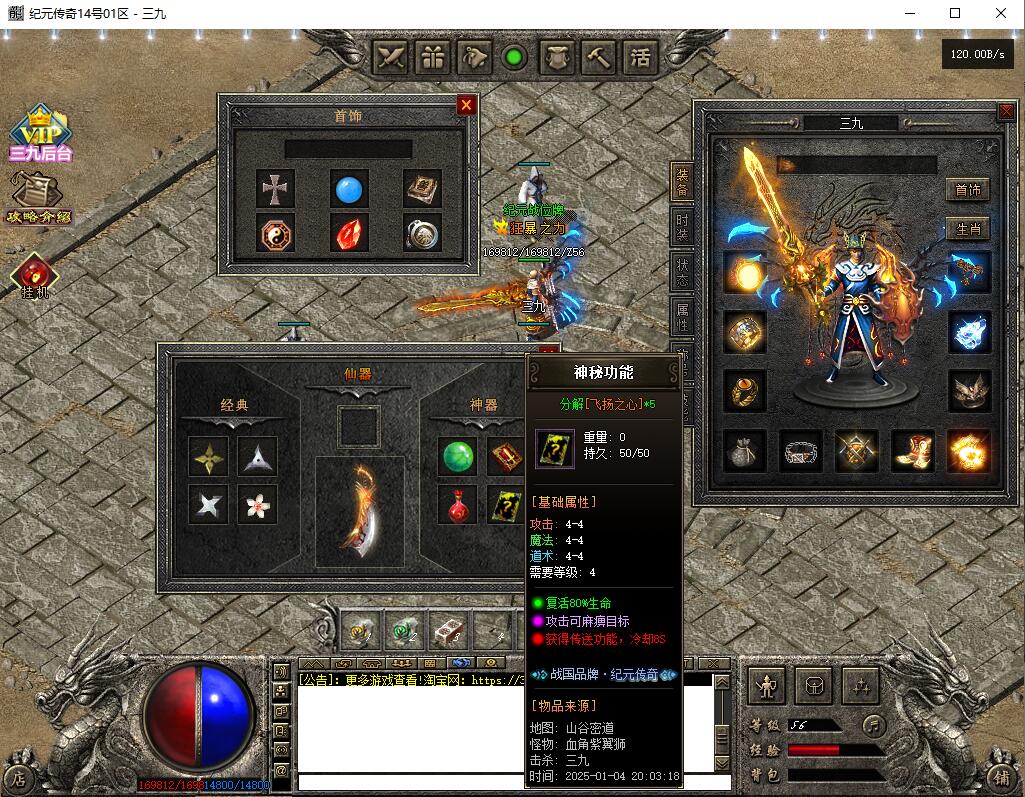Screen dimensions: 1025x797
Task: Switch to the 属性 attributes tab
Action: point(682,316)
